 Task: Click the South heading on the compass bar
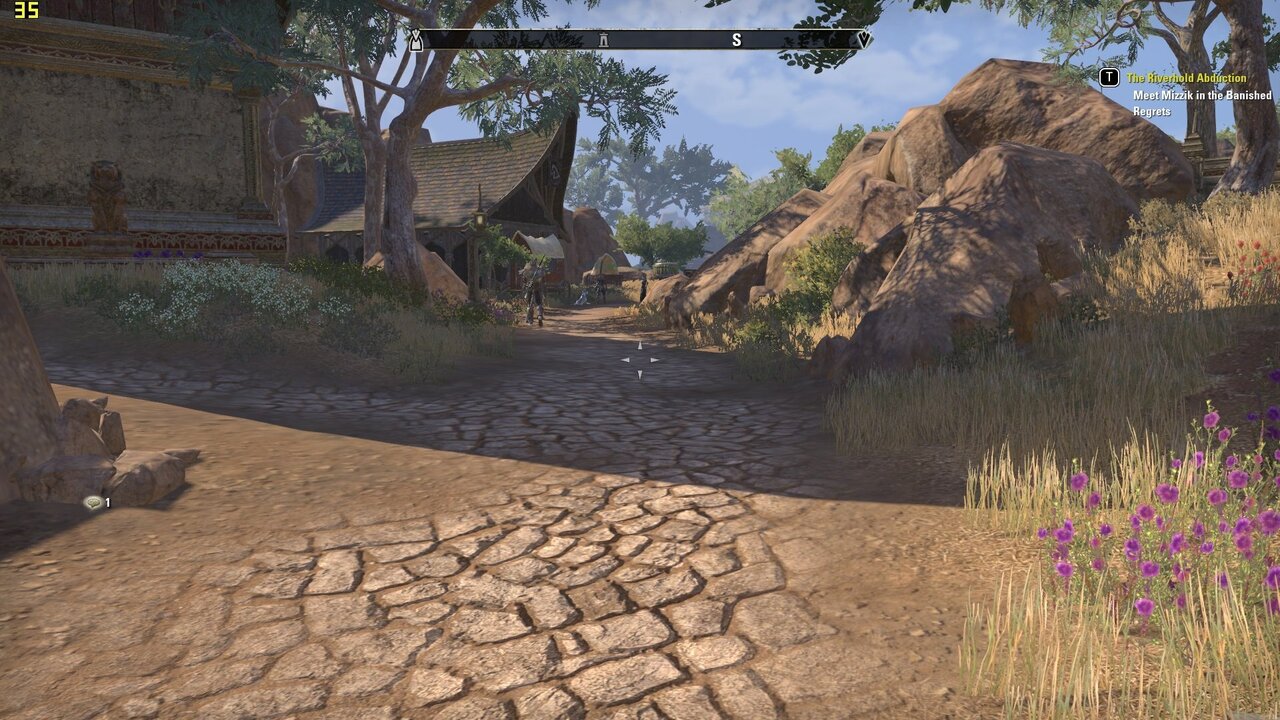[x=737, y=40]
